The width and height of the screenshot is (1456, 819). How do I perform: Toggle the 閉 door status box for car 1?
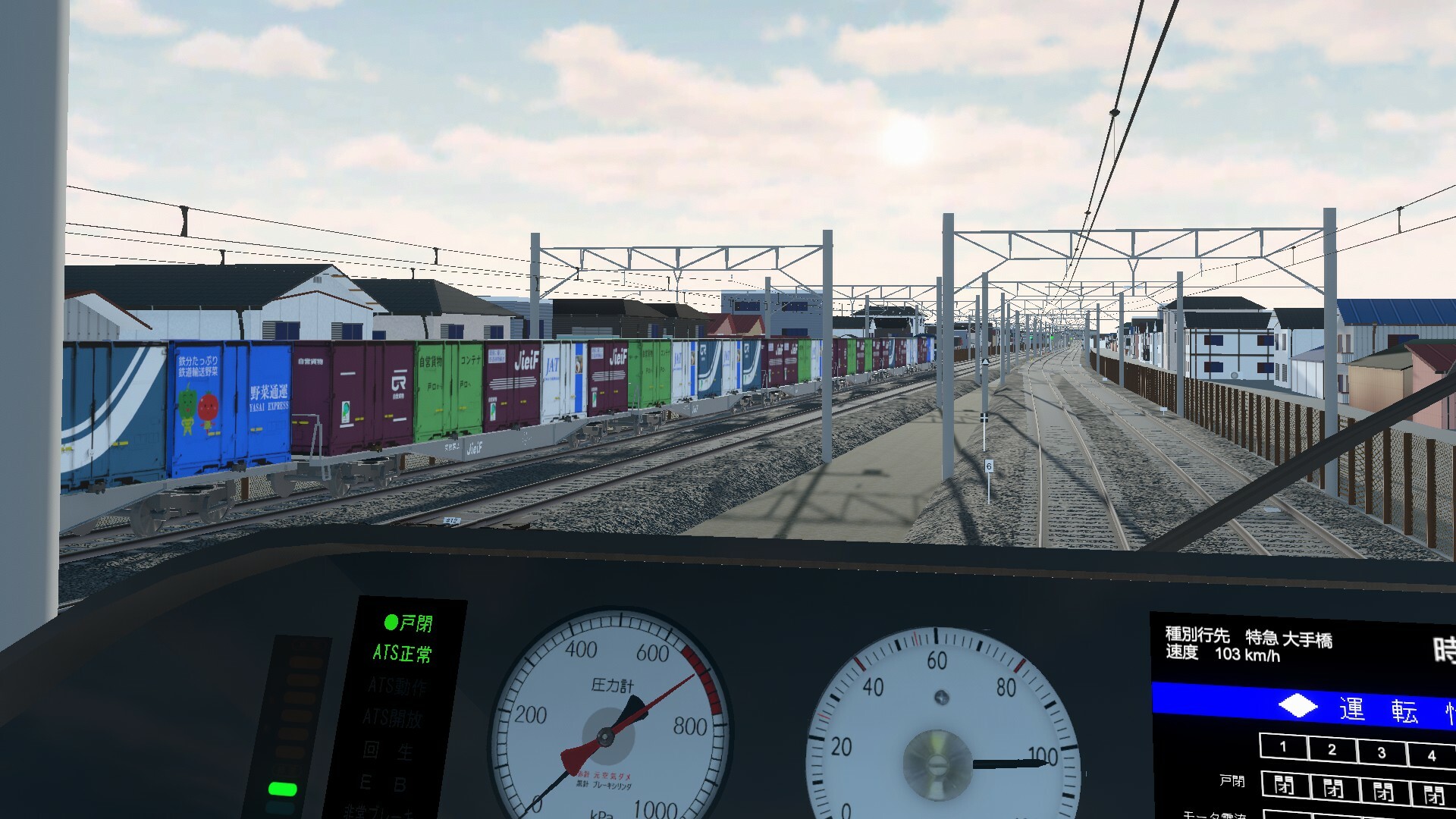tap(1285, 786)
